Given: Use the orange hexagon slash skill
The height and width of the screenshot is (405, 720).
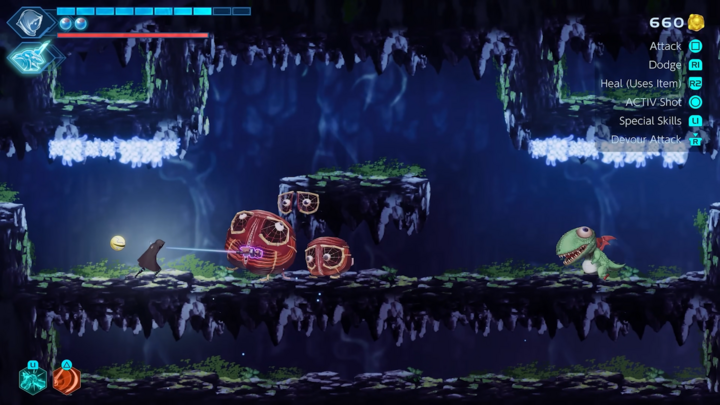Looking at the screenshot, I should 67,381.
